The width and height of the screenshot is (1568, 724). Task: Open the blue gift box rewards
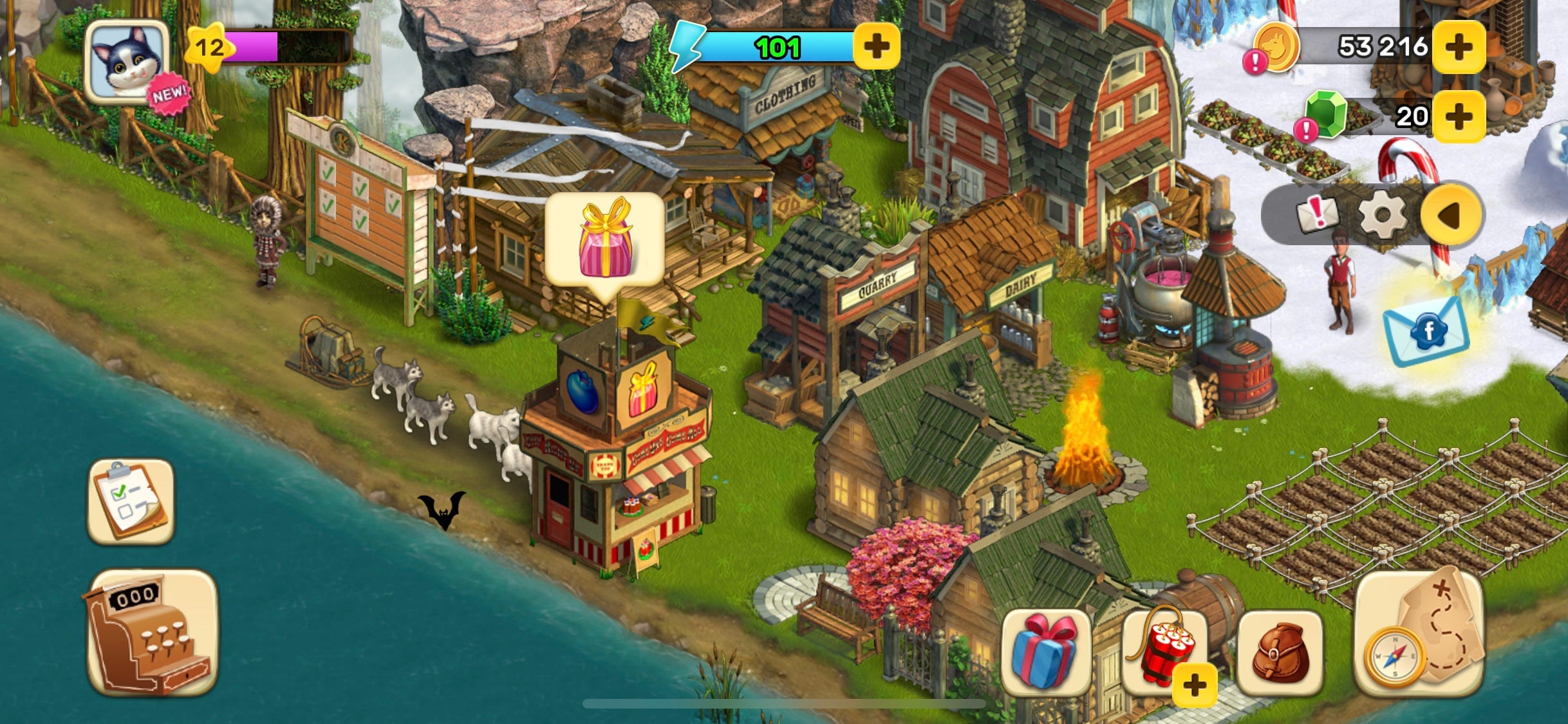[x=1045, y=651]
